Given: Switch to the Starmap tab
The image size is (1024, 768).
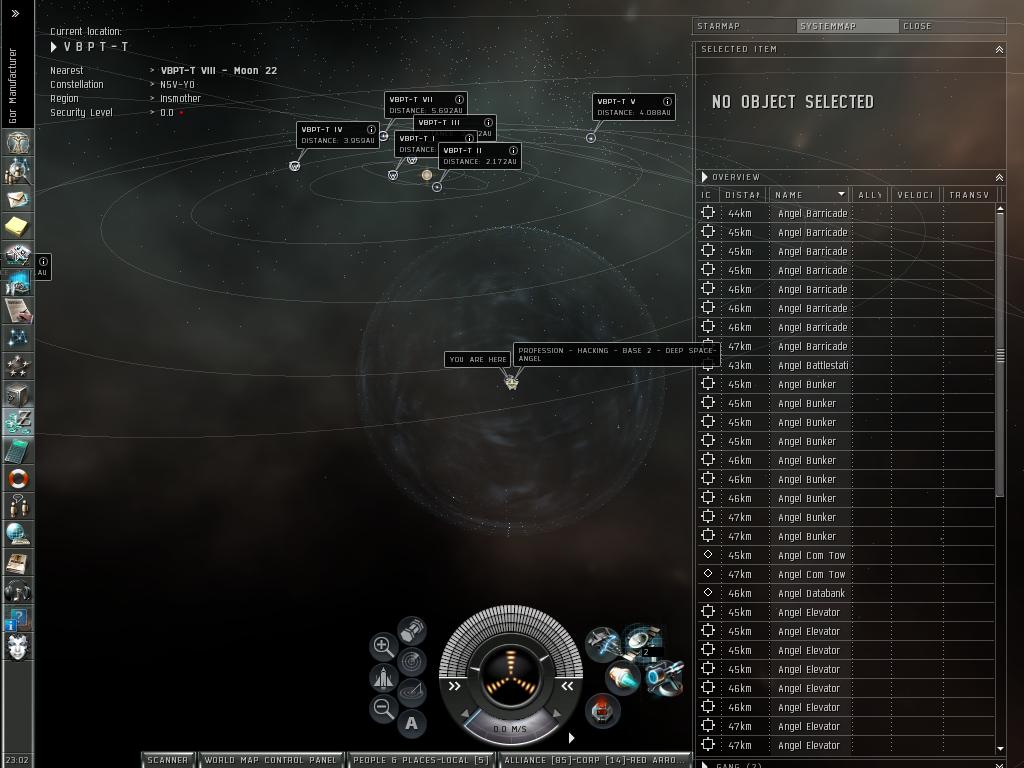Looking at the screenshot, I should click(745, 26).
